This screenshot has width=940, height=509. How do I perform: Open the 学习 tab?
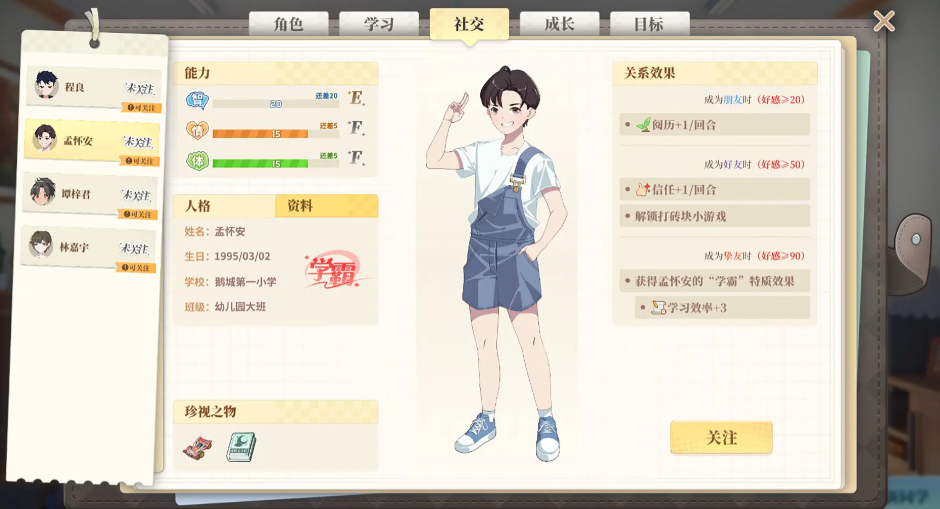pyautogui.click(x=378, y=24)
